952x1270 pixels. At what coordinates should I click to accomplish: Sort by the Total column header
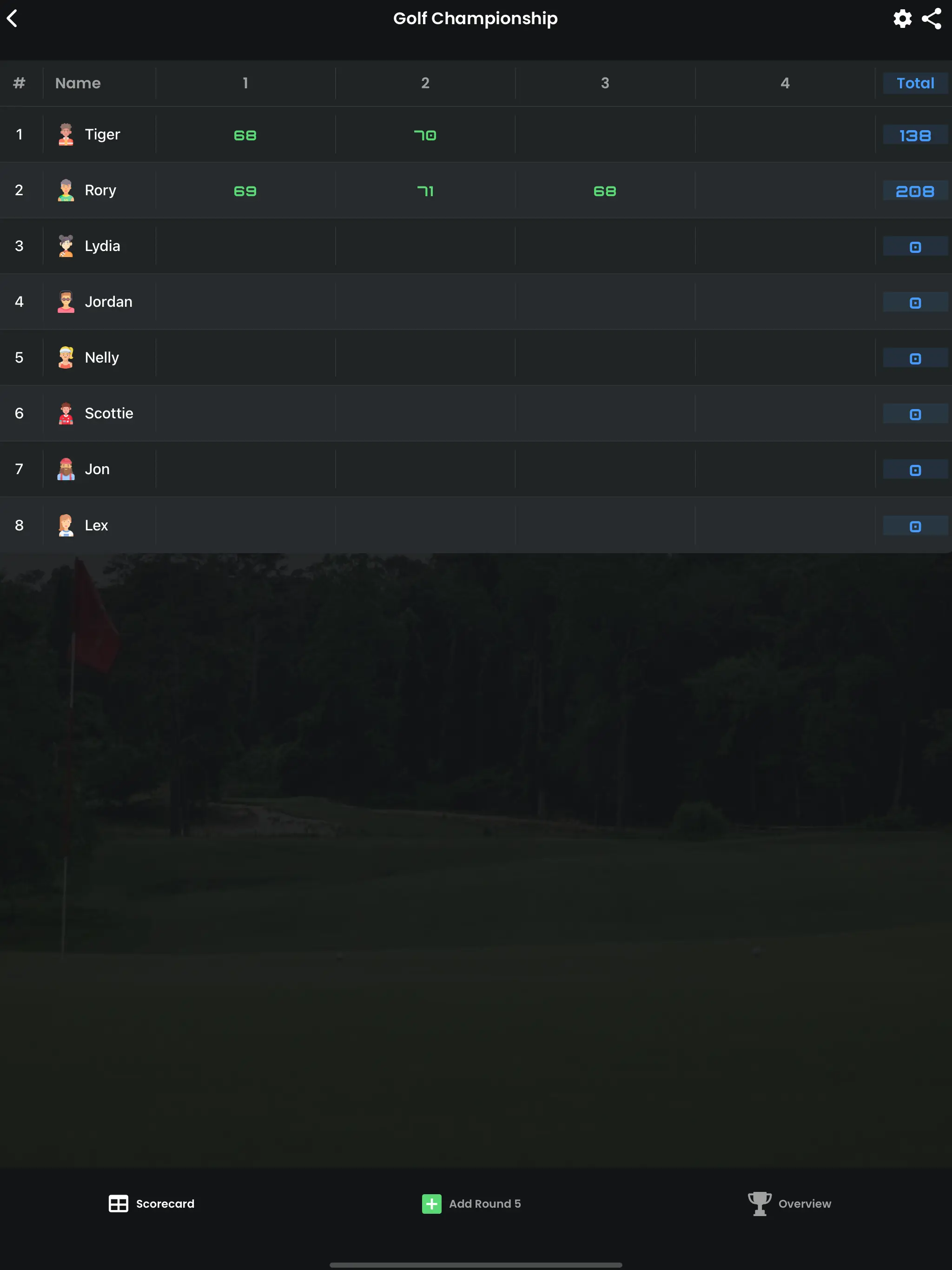(915, 83)
